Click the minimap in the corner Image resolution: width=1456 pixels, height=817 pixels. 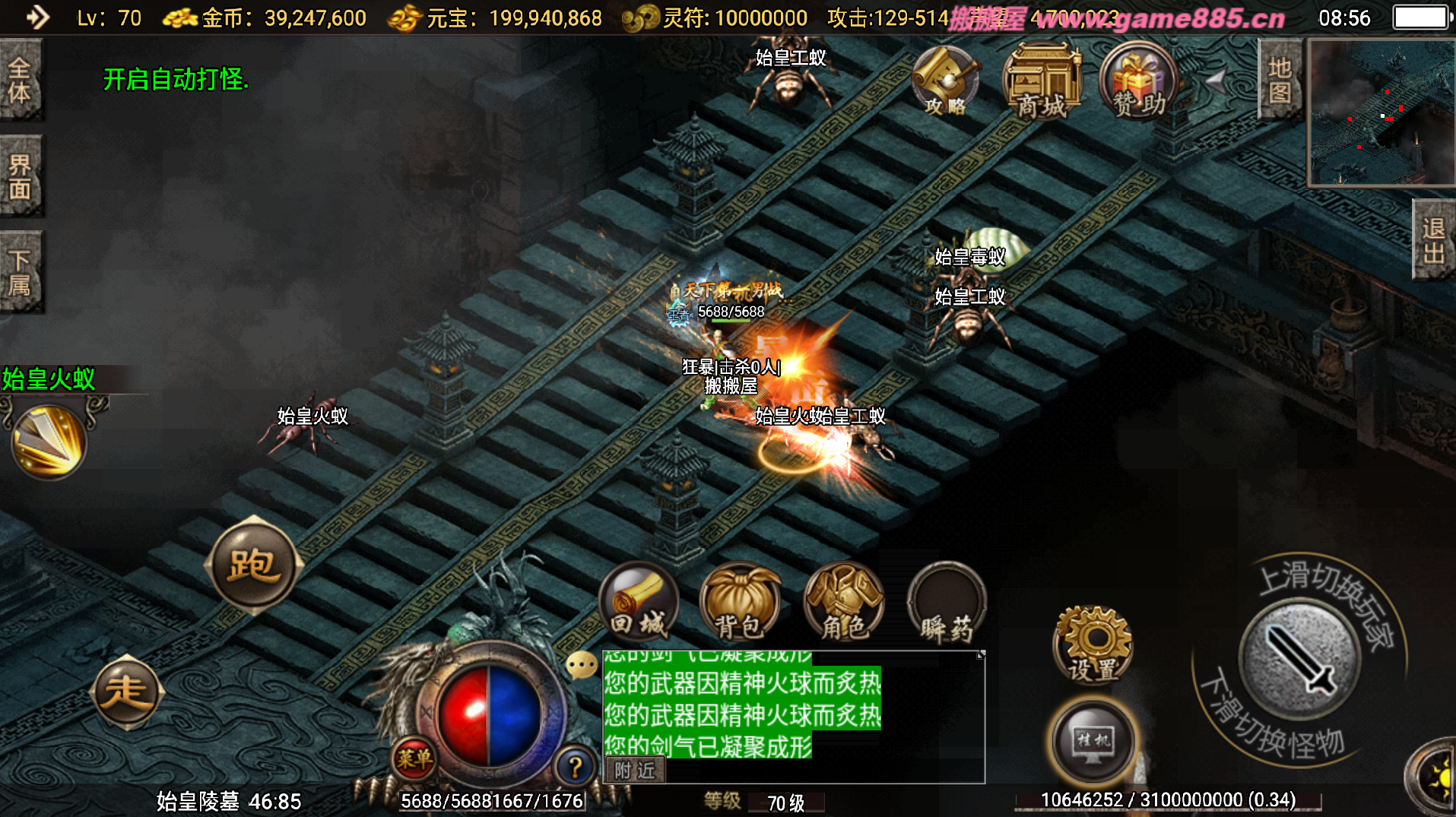pyautogui.click(x=1381, y=112)
